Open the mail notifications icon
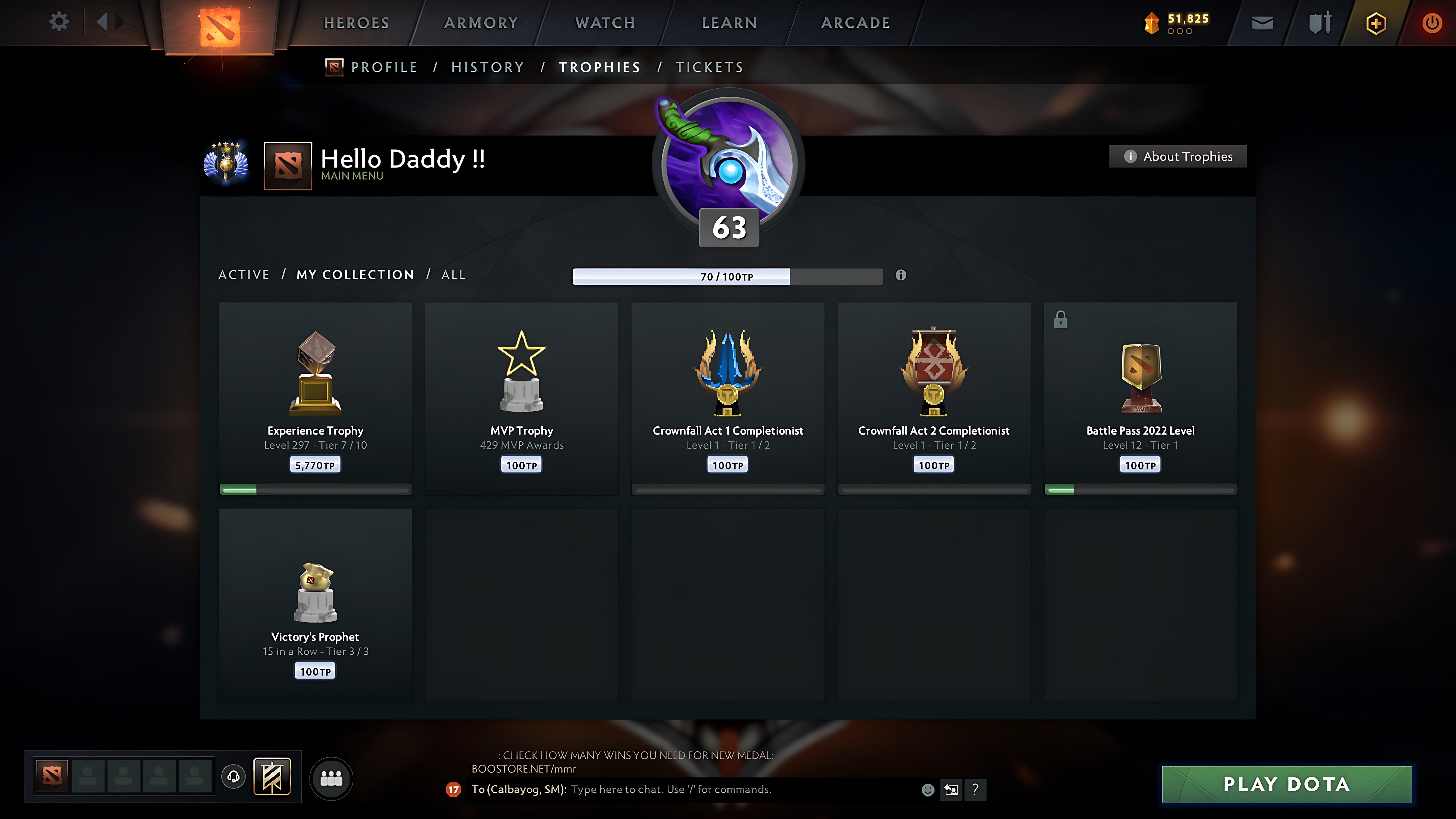 (1262, 22)
